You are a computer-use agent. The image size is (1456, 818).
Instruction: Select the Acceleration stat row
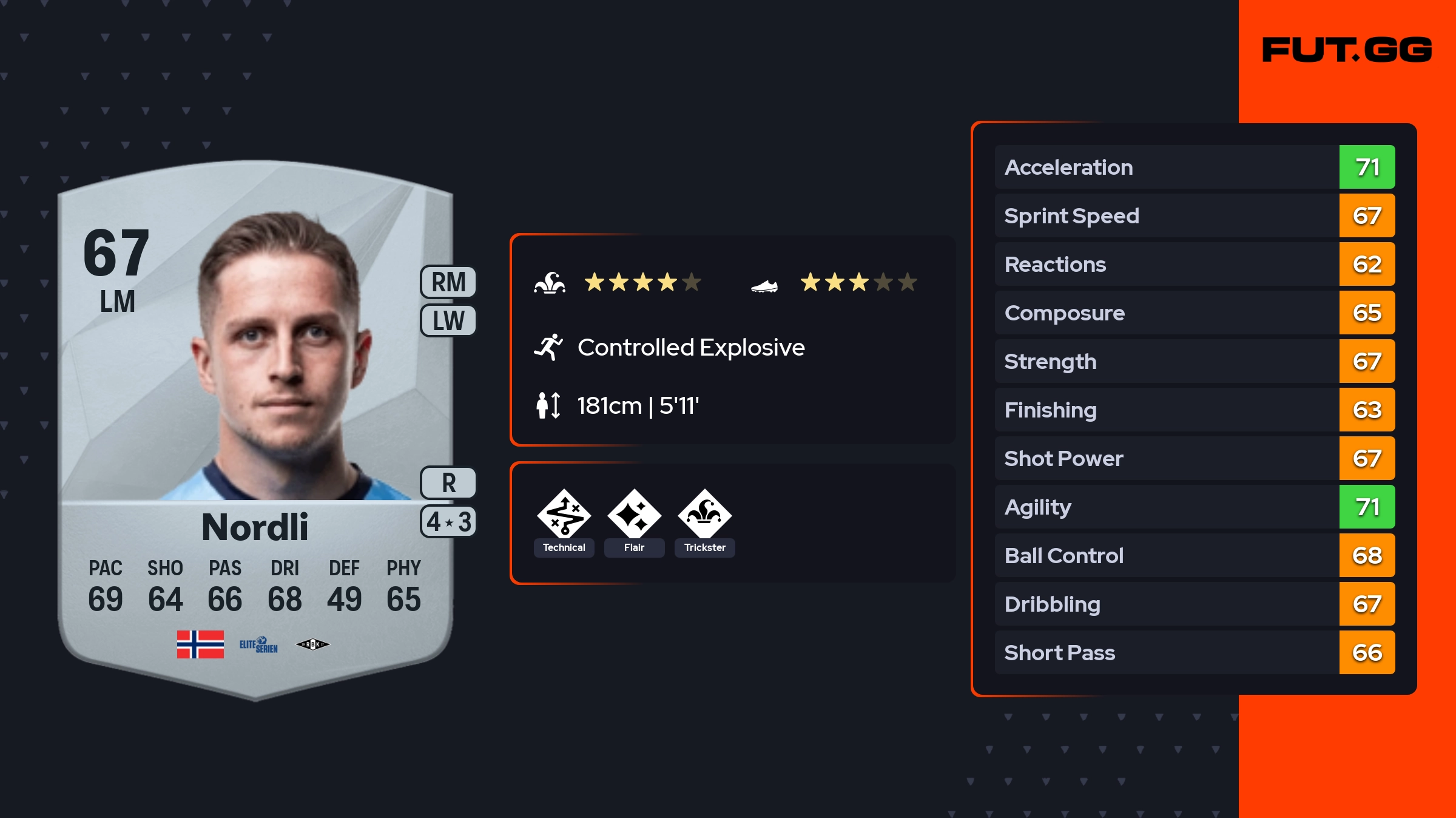pyautogui.click(x=1194, y=167)
